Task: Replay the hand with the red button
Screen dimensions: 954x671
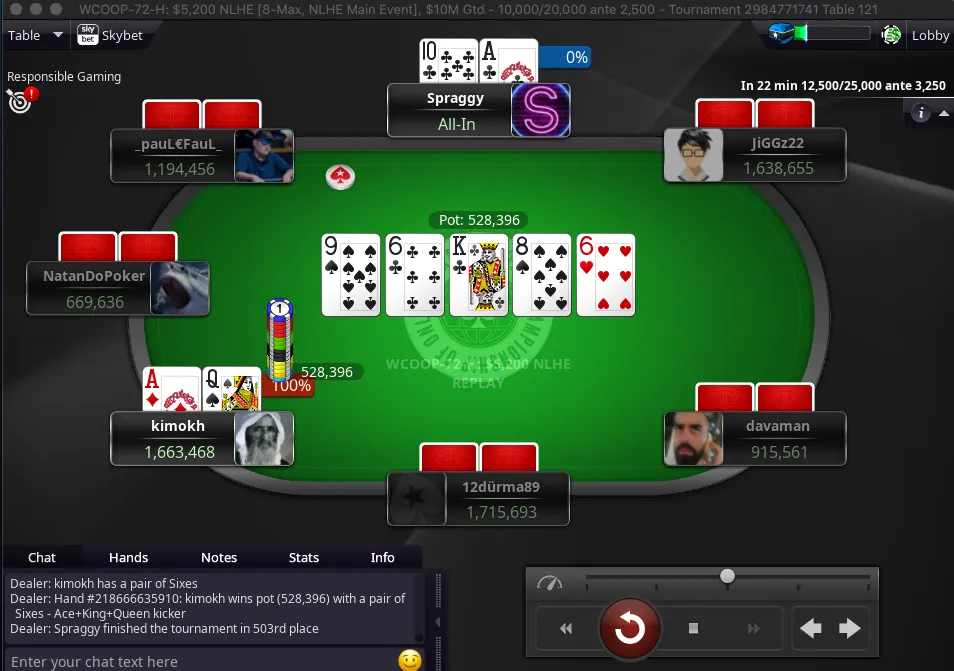Action: coord(629,628)
